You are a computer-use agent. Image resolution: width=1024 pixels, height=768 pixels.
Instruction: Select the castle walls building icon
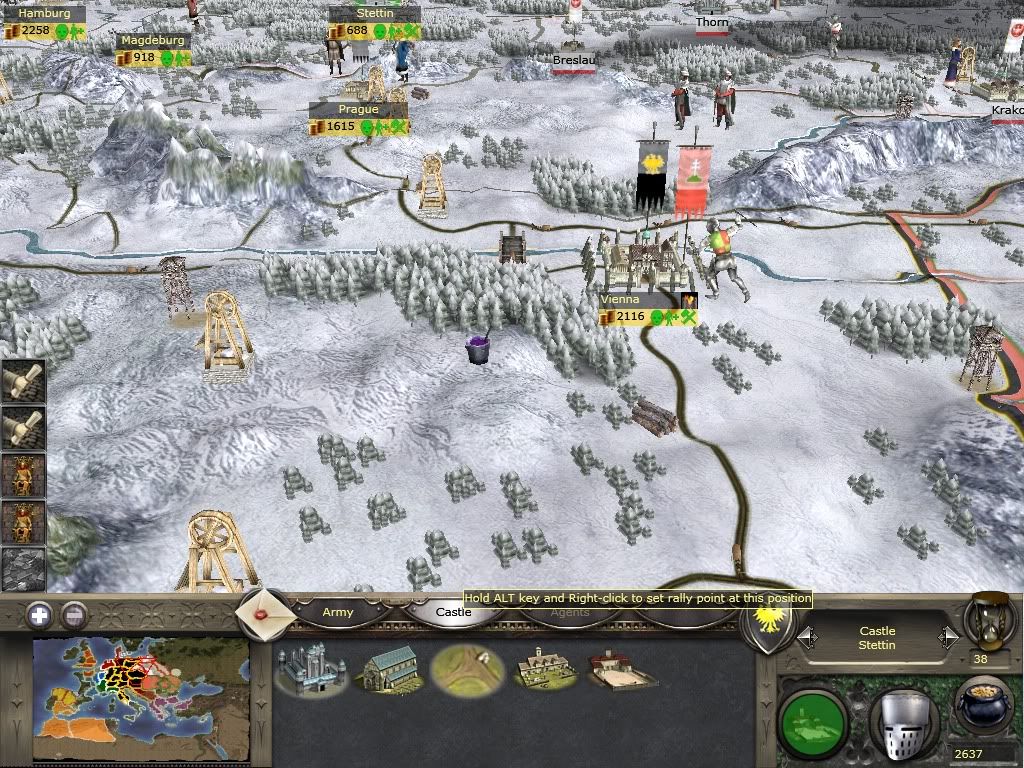(310, 669)
